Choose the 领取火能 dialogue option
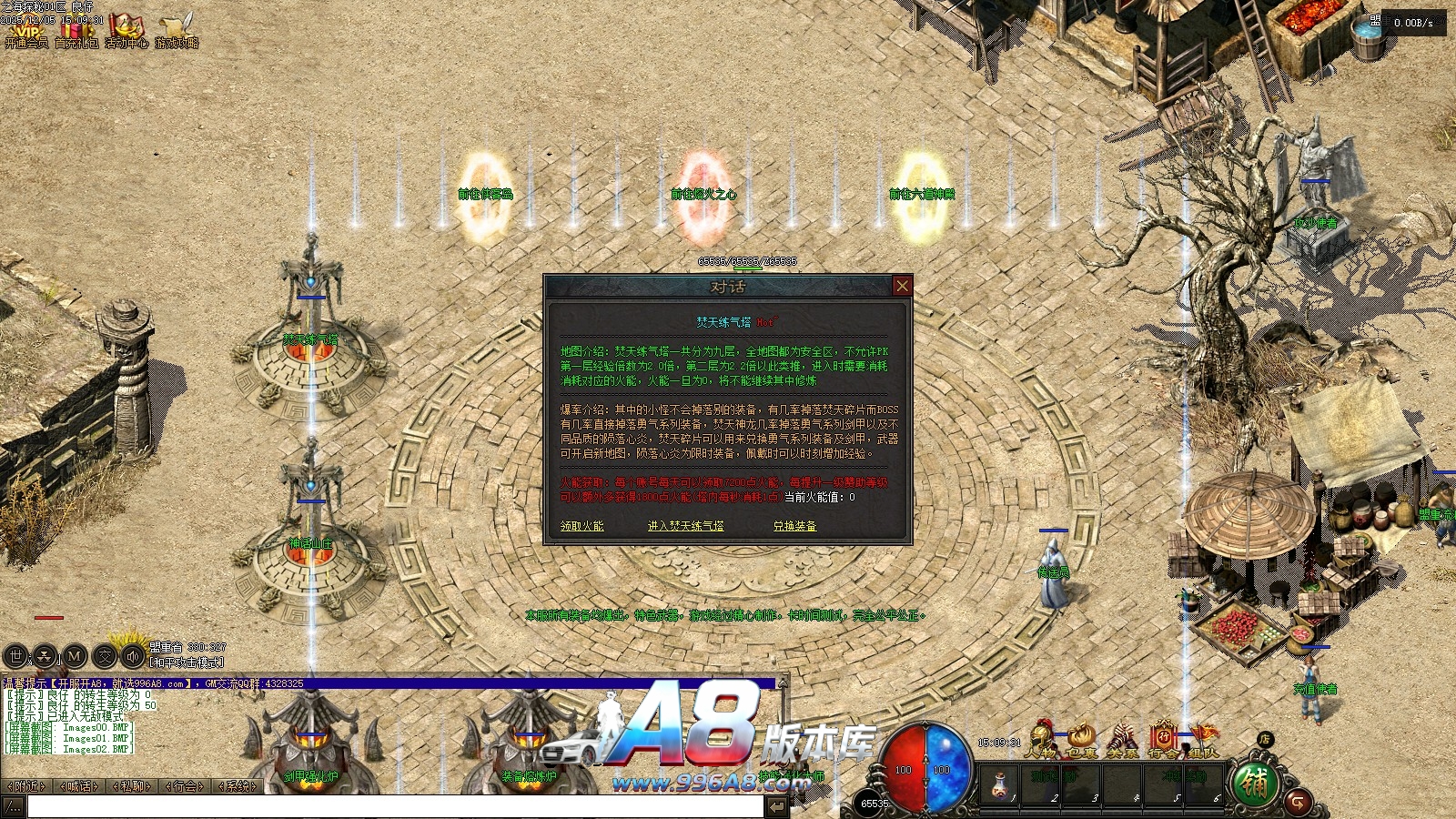The width and height of the screenshot is (1456, 819). point(581,526)
